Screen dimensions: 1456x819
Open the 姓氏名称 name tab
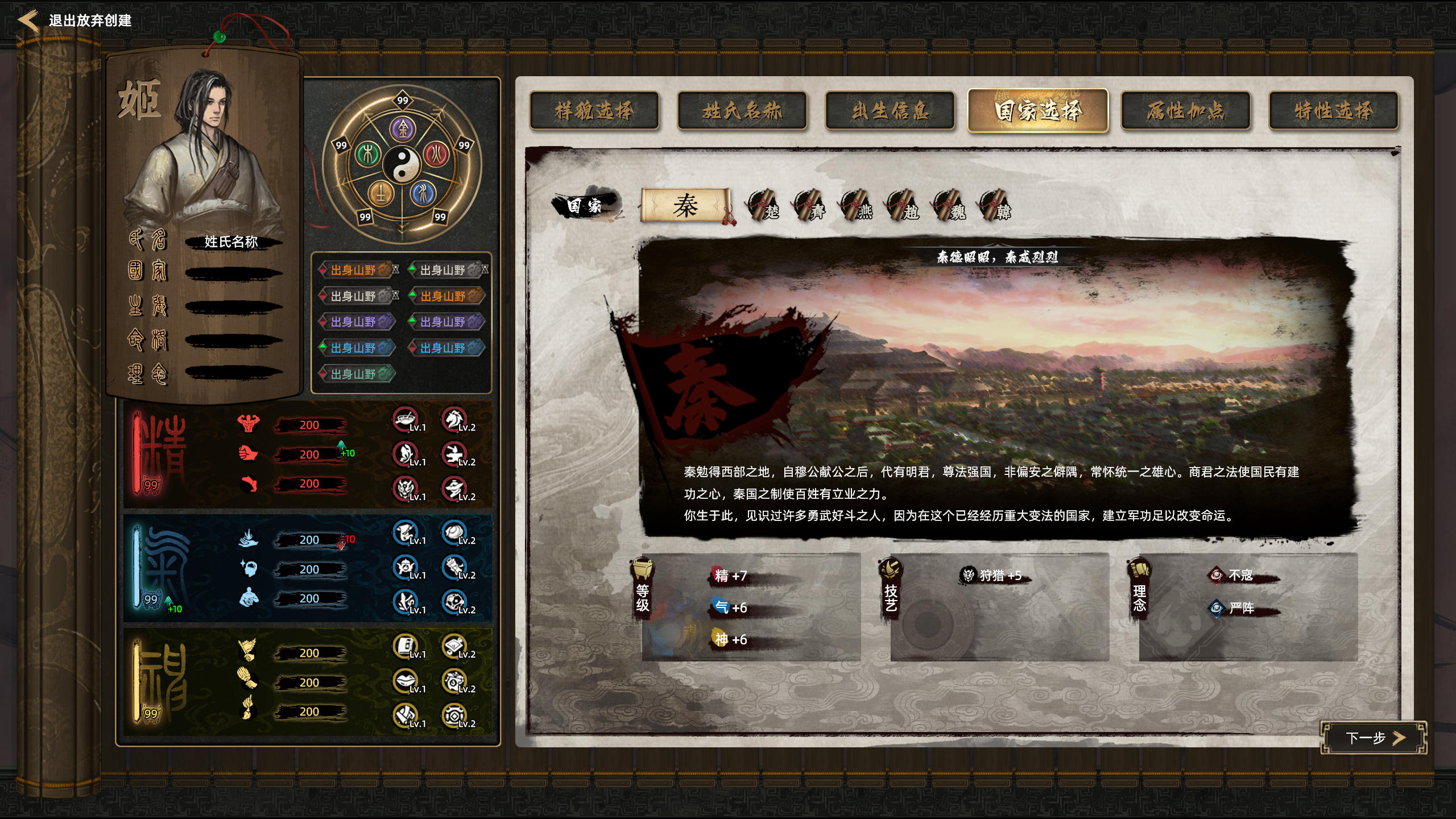742,111
